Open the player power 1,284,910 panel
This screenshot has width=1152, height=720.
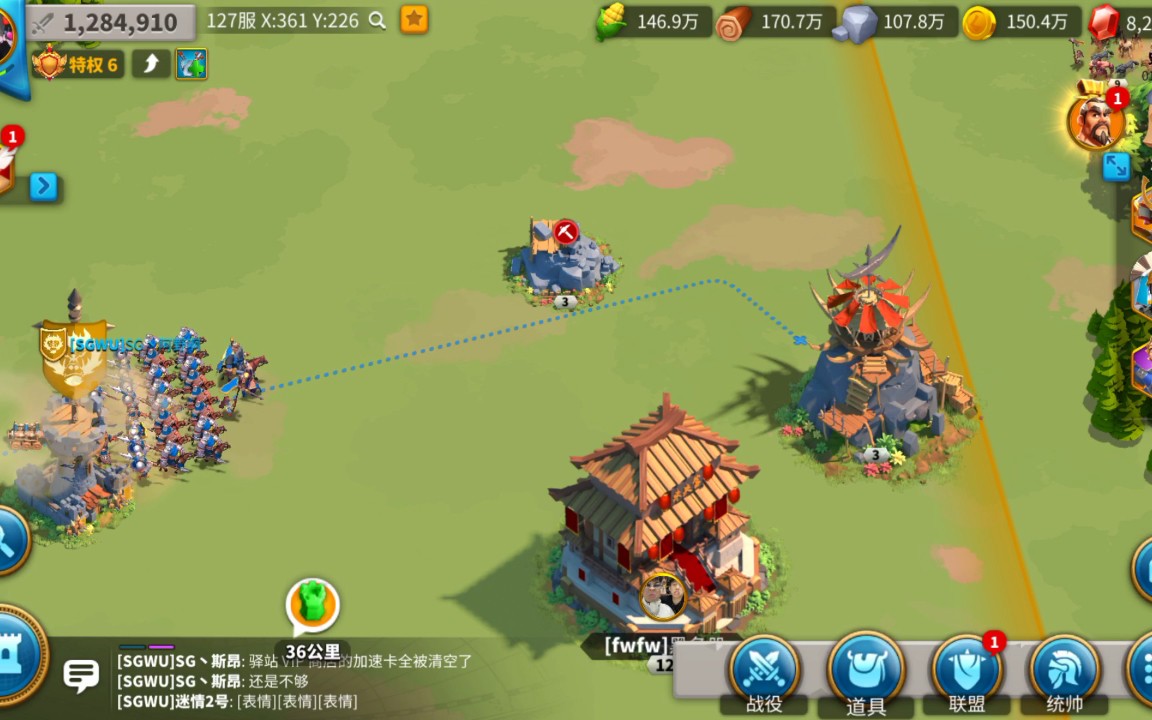[x=110, y=22]
